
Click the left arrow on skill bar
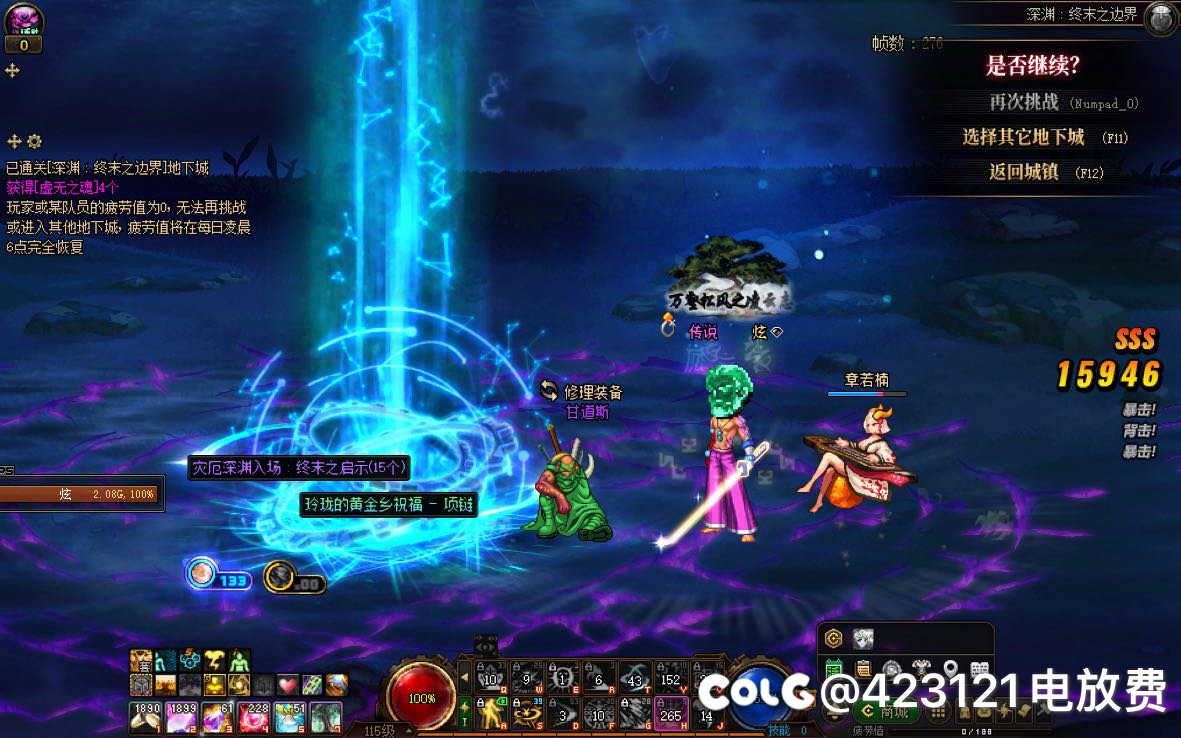(464, 679)
